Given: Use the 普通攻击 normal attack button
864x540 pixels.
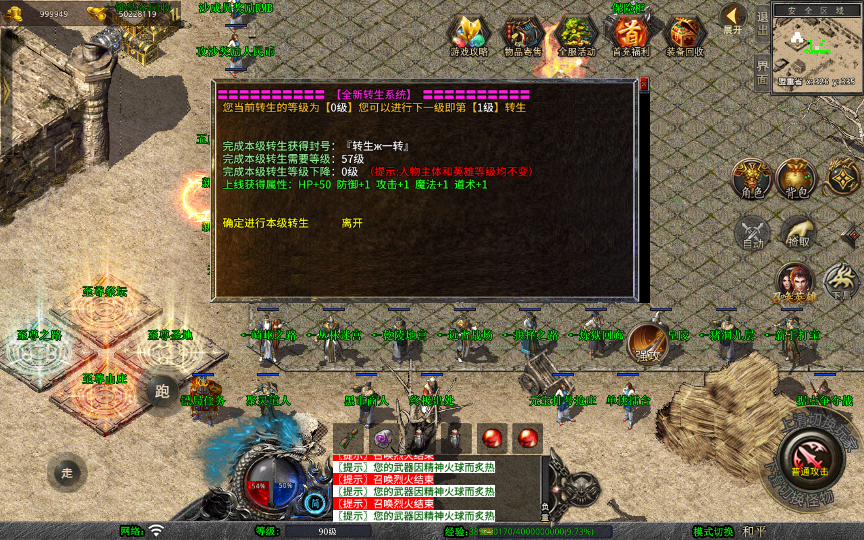Looking at the screenshot, I should pos(809,459).
